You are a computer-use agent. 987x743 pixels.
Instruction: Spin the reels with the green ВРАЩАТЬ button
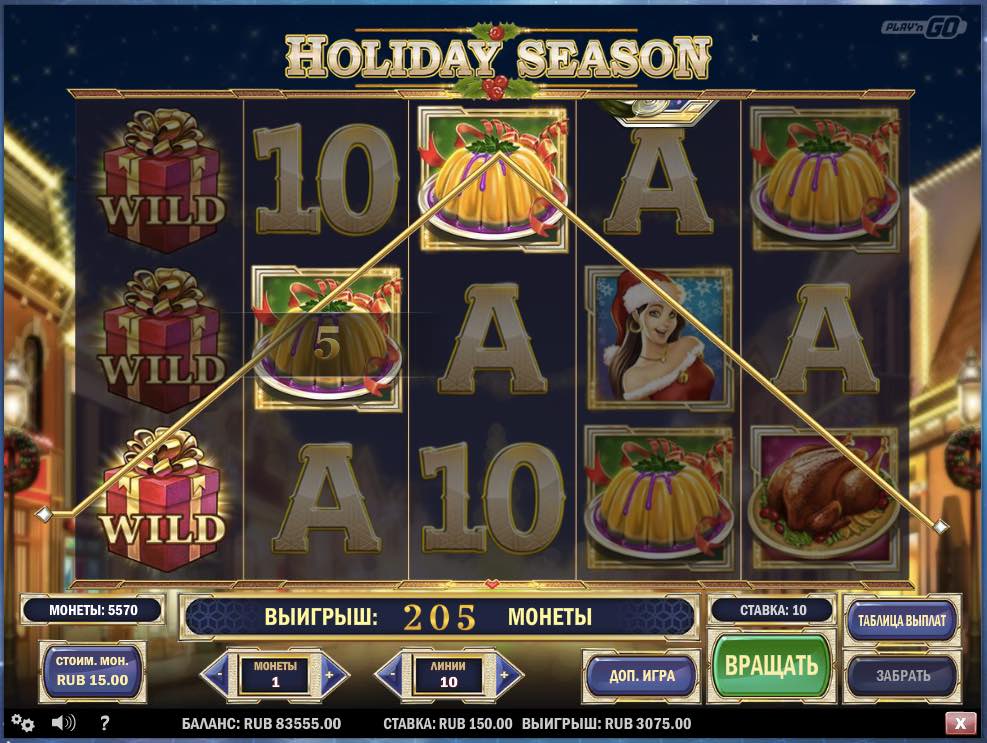click(x=771, y=666)
